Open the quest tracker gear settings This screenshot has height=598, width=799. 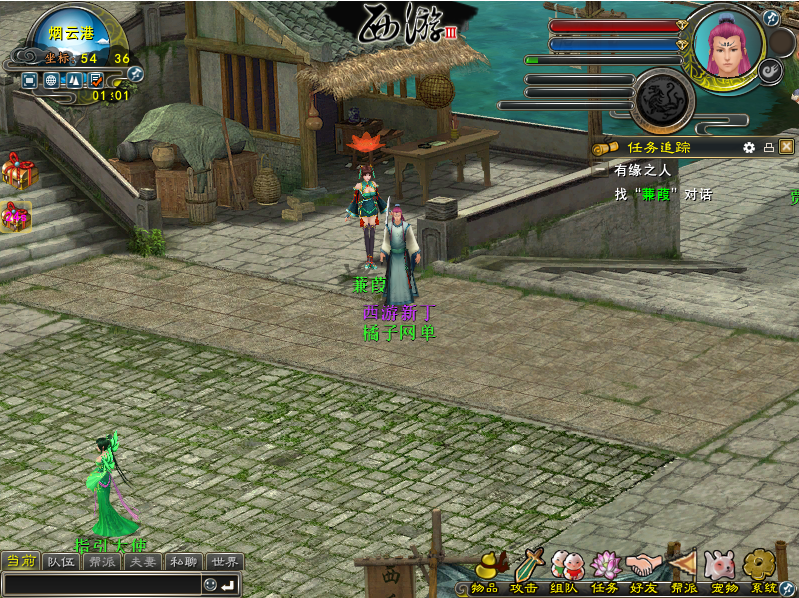tap(749, 147)
